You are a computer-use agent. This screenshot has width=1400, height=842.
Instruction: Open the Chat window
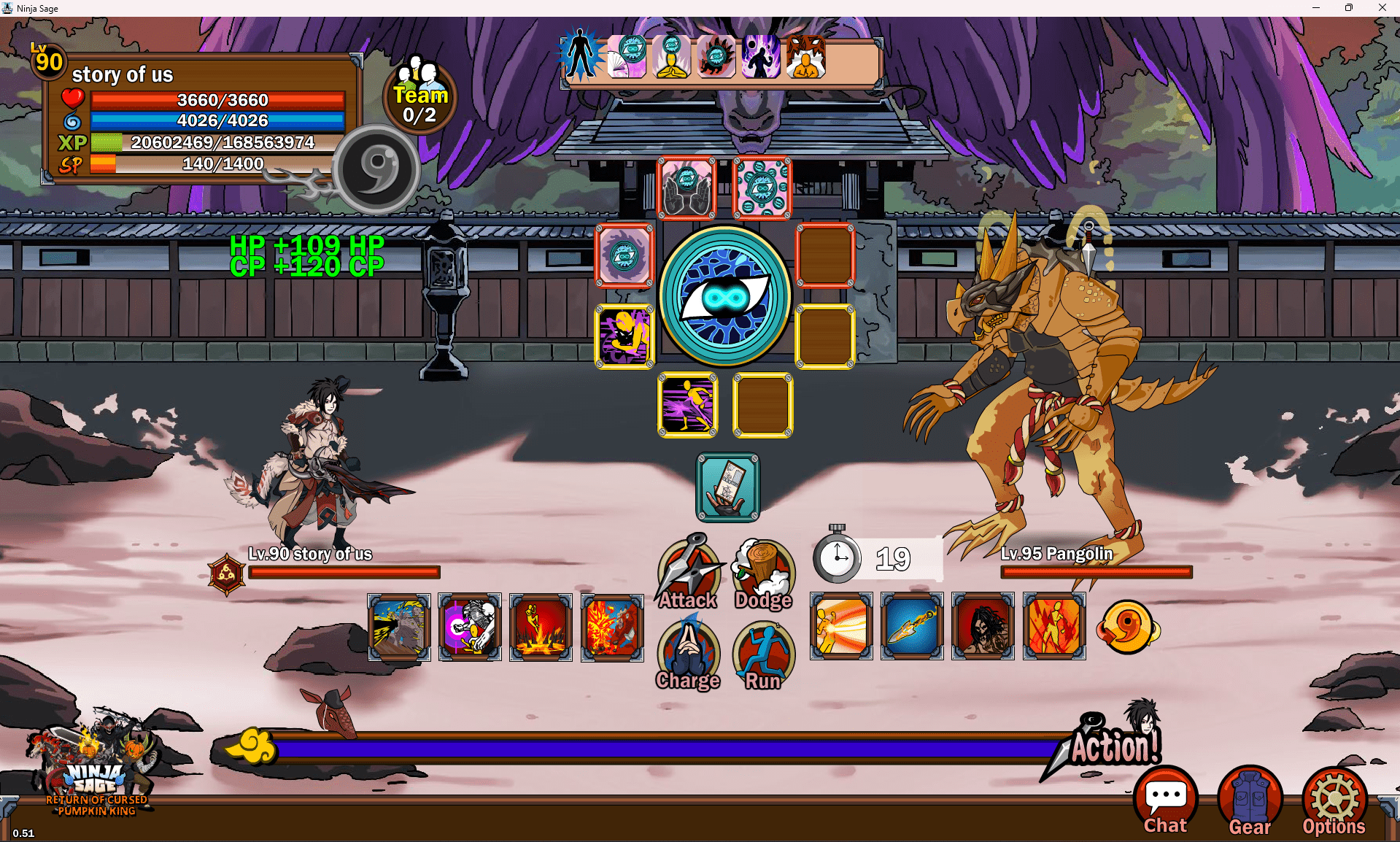(x=1165, y=801)
